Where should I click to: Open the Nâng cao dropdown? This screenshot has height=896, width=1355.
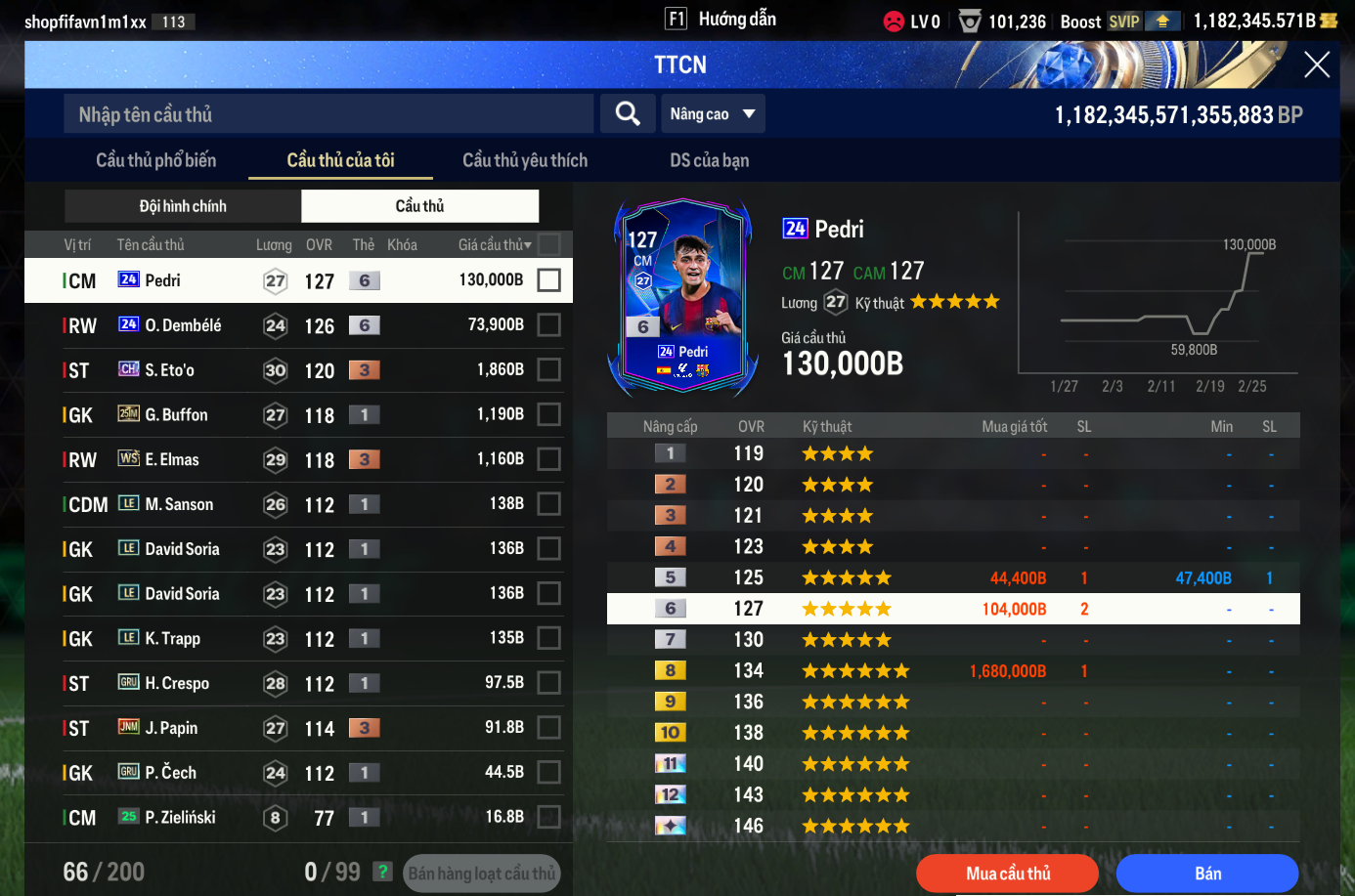(713, 114)
